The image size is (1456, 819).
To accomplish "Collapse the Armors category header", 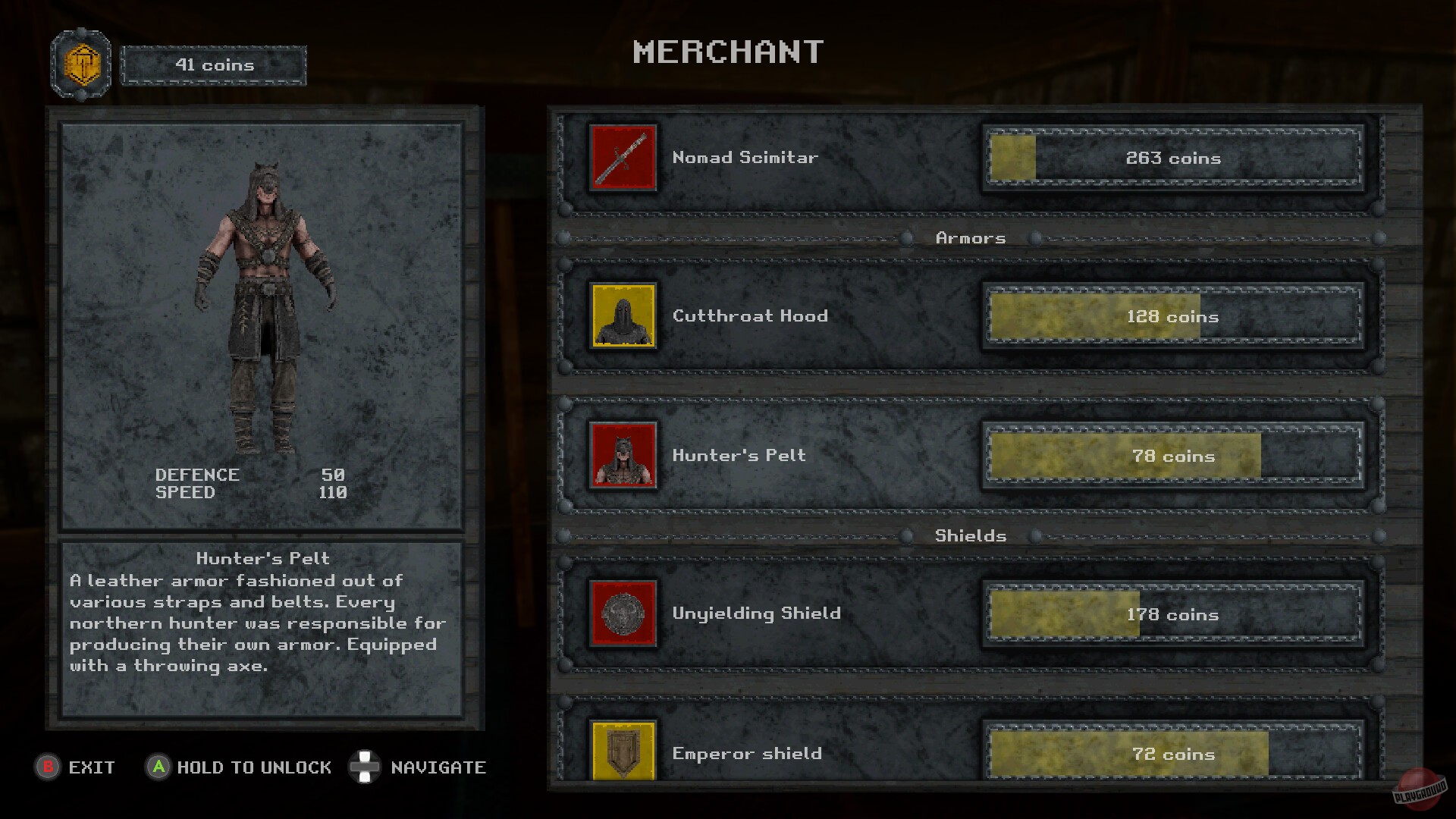I will click(971, 237).
